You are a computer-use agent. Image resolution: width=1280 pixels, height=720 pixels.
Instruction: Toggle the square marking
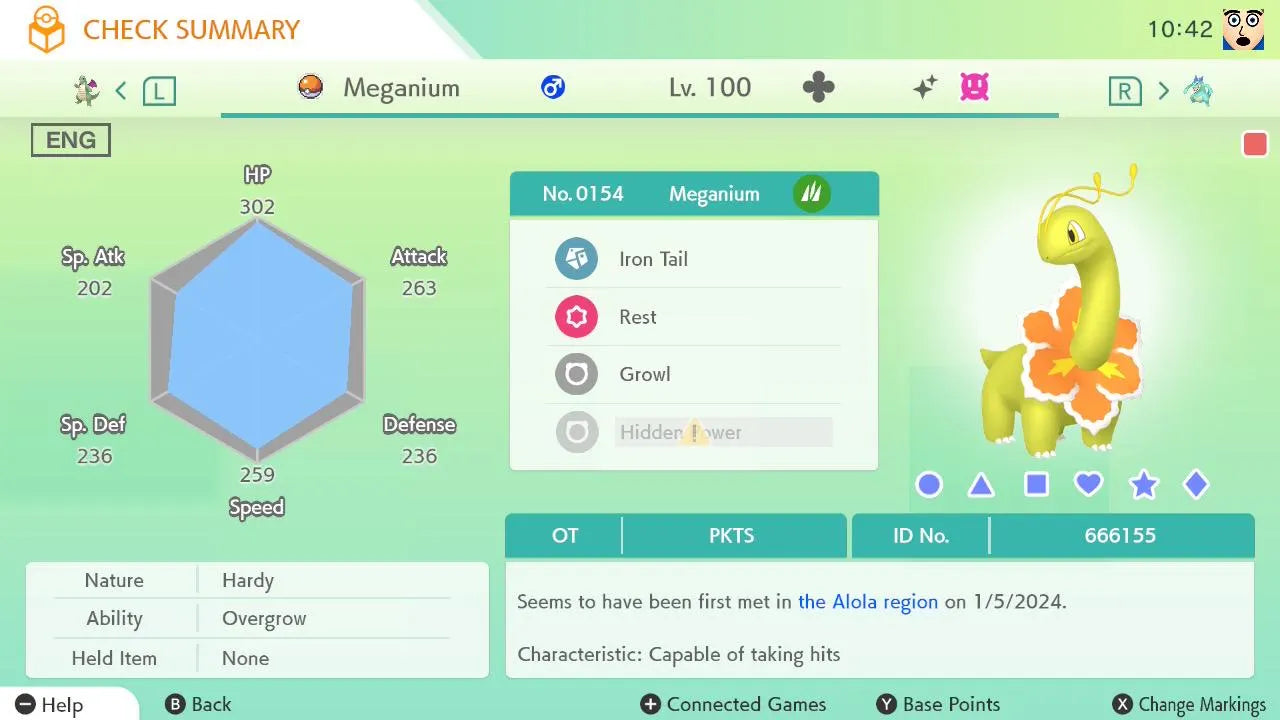(x=1036, y=485)
